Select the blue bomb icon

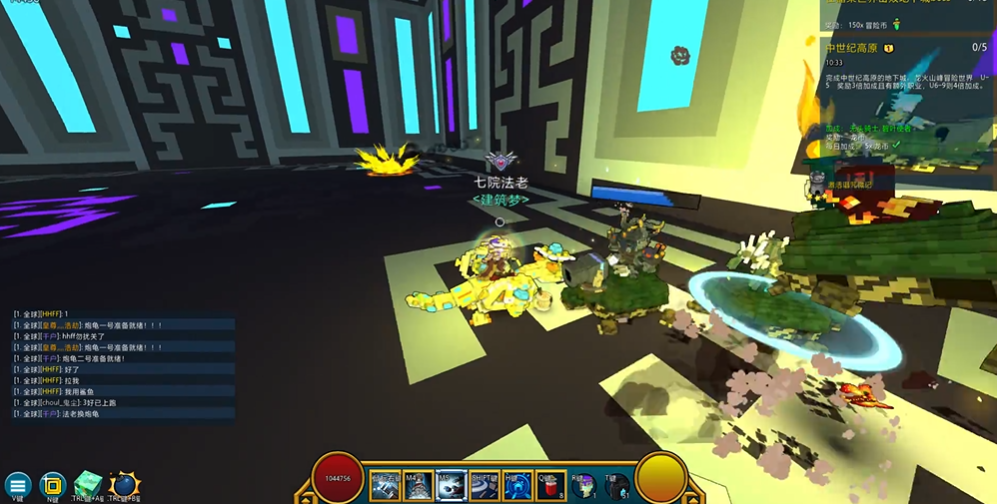124,485
